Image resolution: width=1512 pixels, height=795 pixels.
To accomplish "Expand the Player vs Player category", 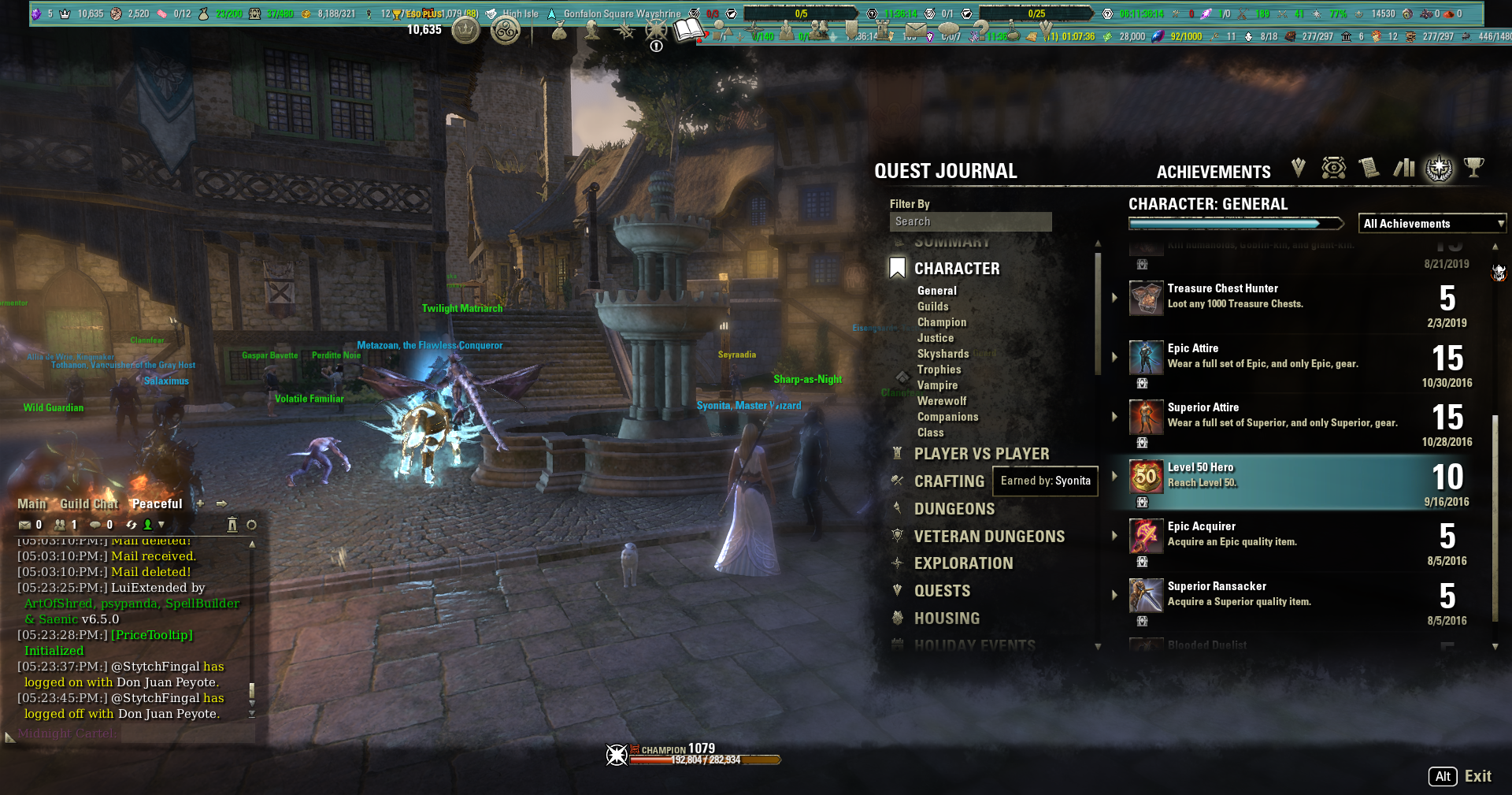I will [981, 454].
